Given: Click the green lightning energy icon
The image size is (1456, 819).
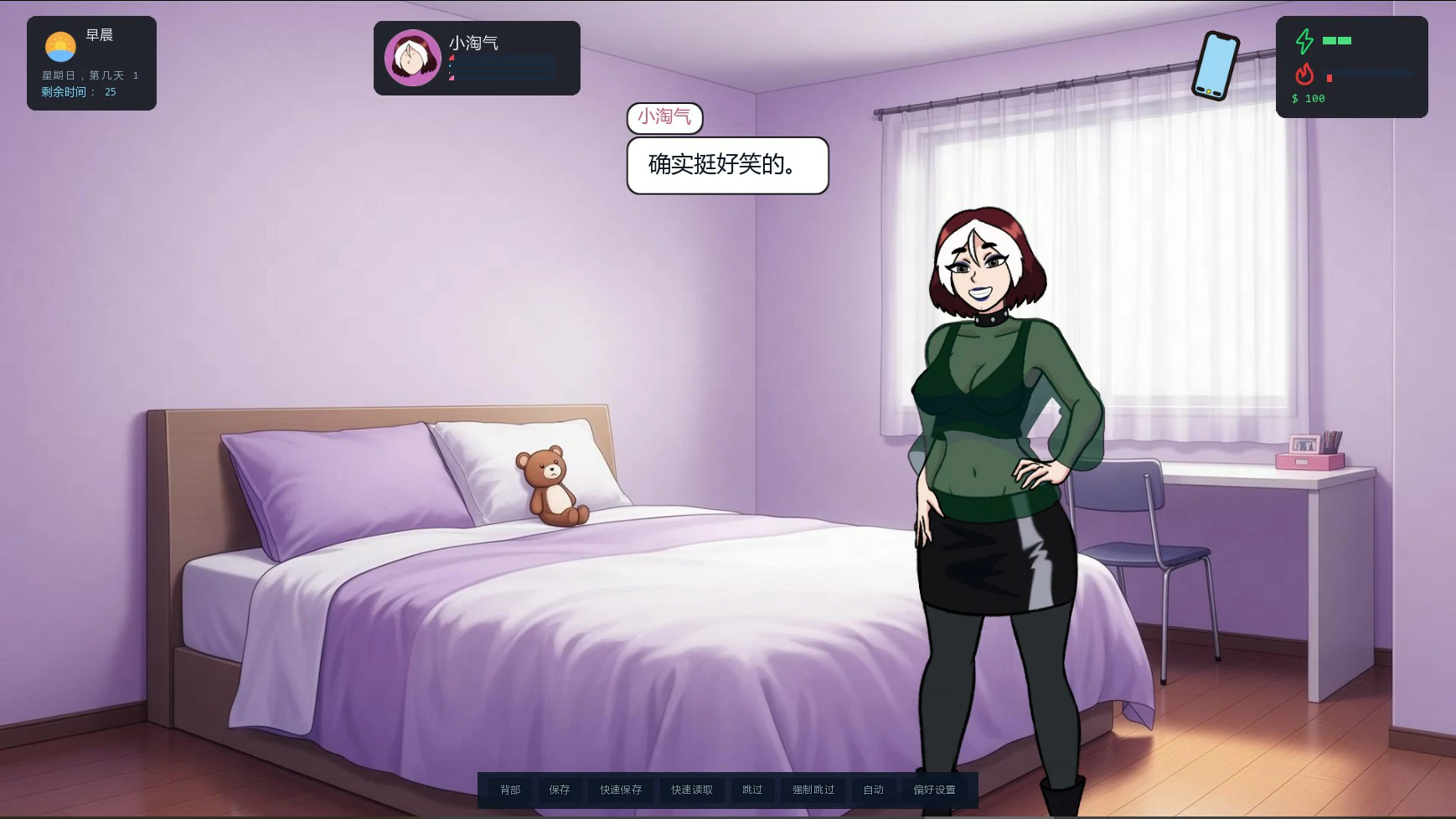Looking at the screenshot, I should coord(1304,39).
